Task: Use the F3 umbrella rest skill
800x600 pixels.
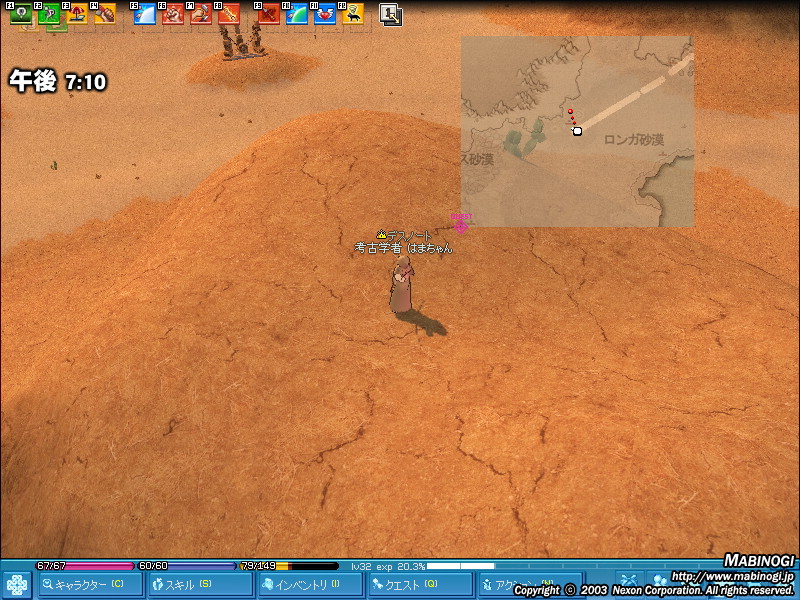Action: click(76, 14)
